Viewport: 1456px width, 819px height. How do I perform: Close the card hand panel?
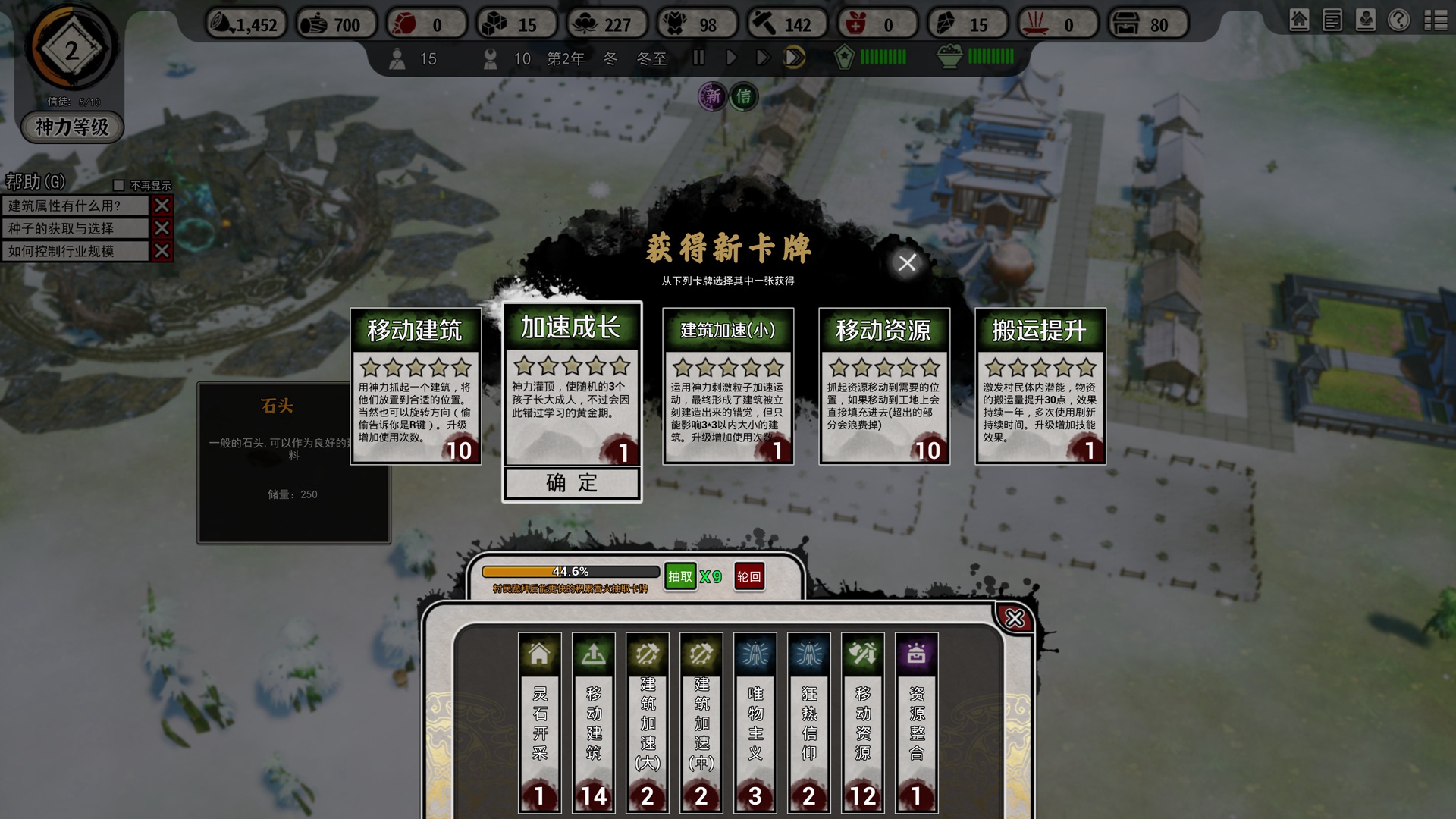1015,619
